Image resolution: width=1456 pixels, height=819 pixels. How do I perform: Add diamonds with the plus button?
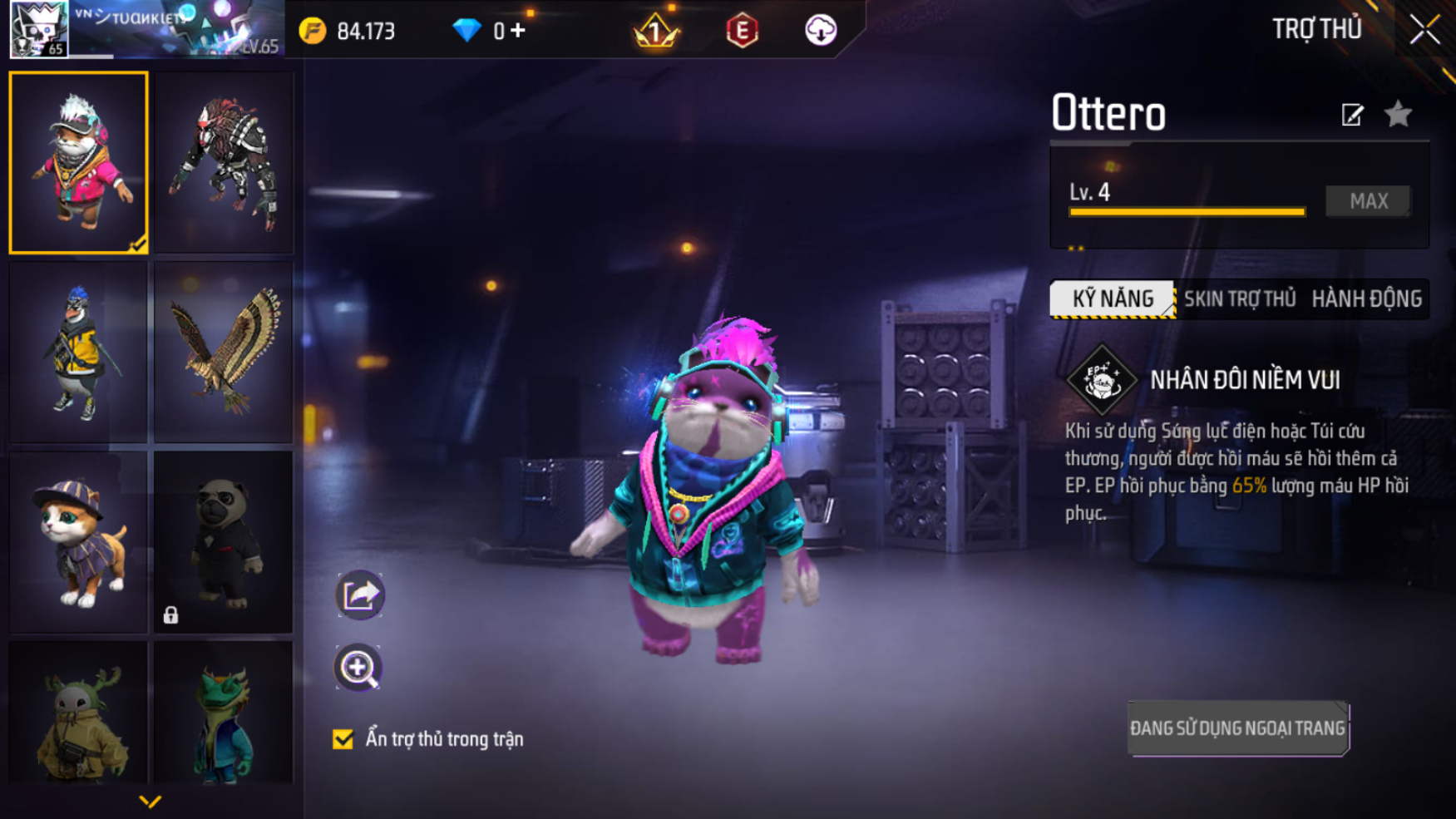(x=518, y=31)
